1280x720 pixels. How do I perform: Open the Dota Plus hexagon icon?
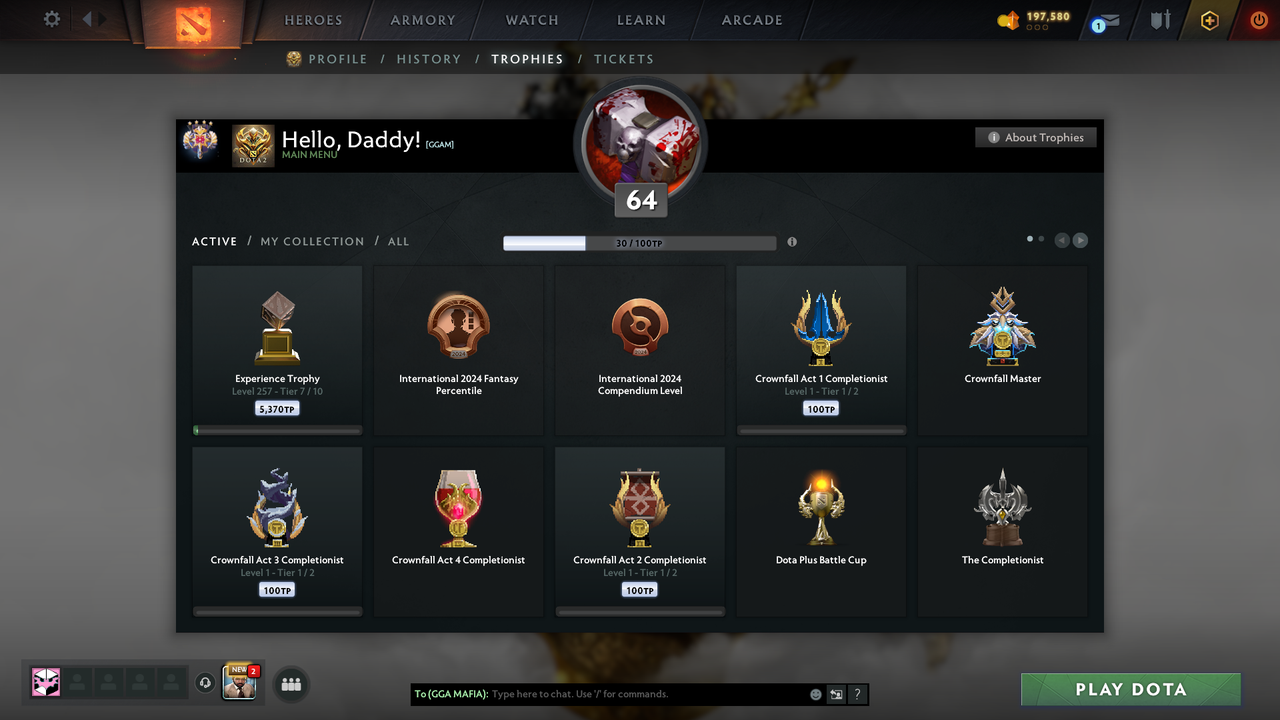(x=1209, y=19)
